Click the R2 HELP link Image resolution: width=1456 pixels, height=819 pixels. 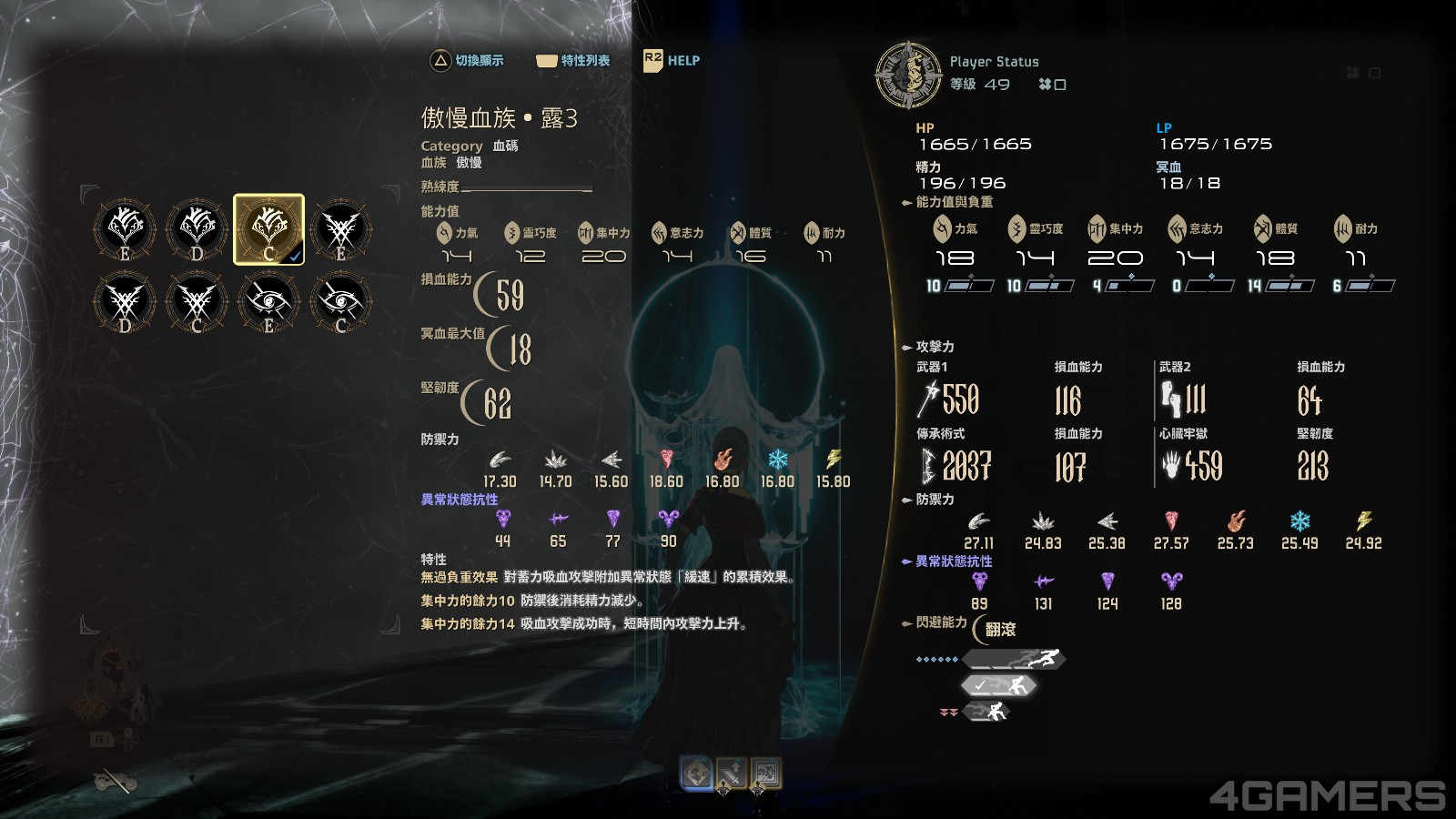click(x=671, y=60)
